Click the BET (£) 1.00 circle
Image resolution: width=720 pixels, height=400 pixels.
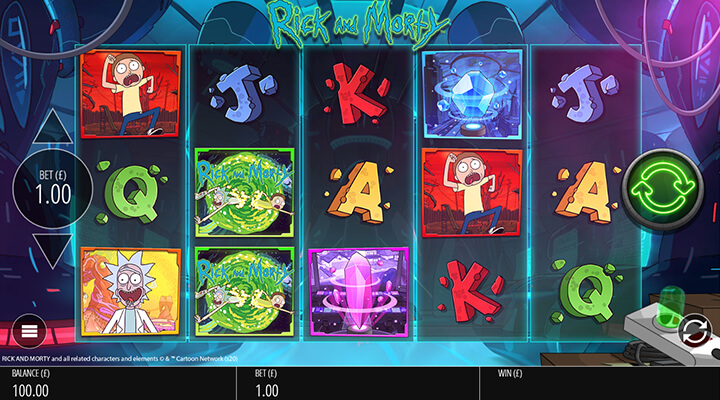51,188
